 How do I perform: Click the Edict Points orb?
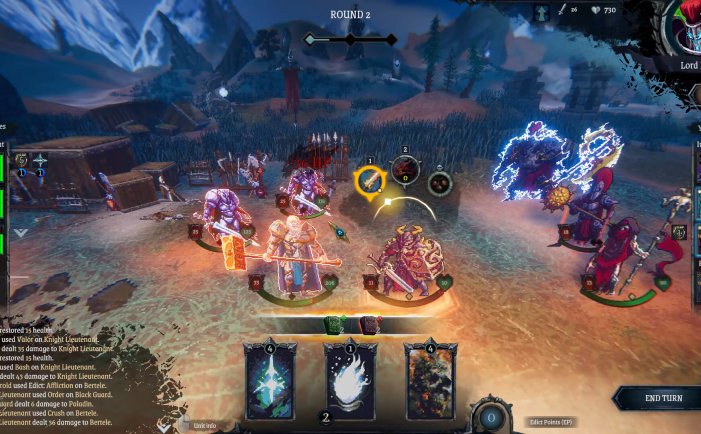pos(490,417)
